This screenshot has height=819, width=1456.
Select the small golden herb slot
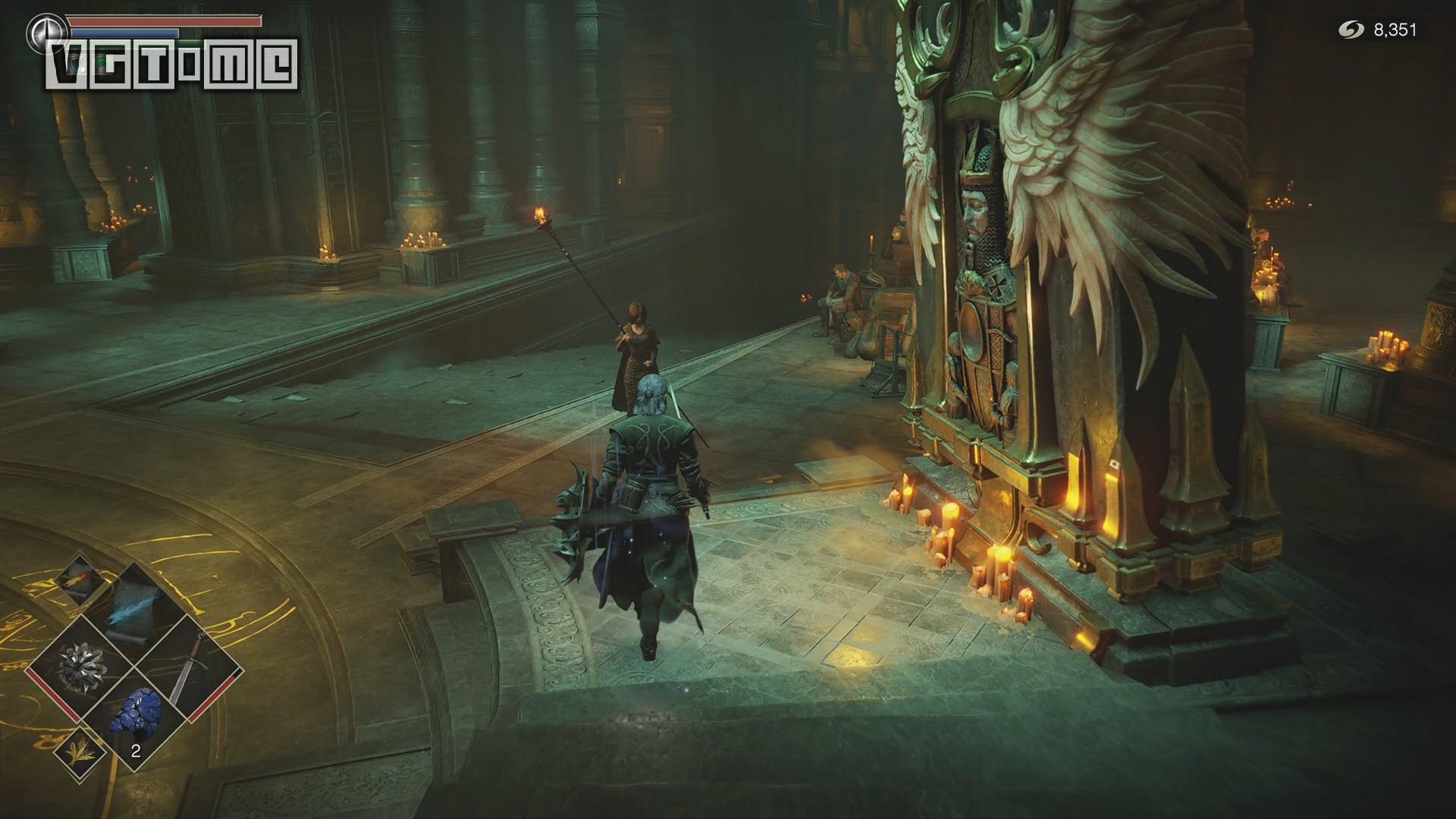[x=80, y=752]
